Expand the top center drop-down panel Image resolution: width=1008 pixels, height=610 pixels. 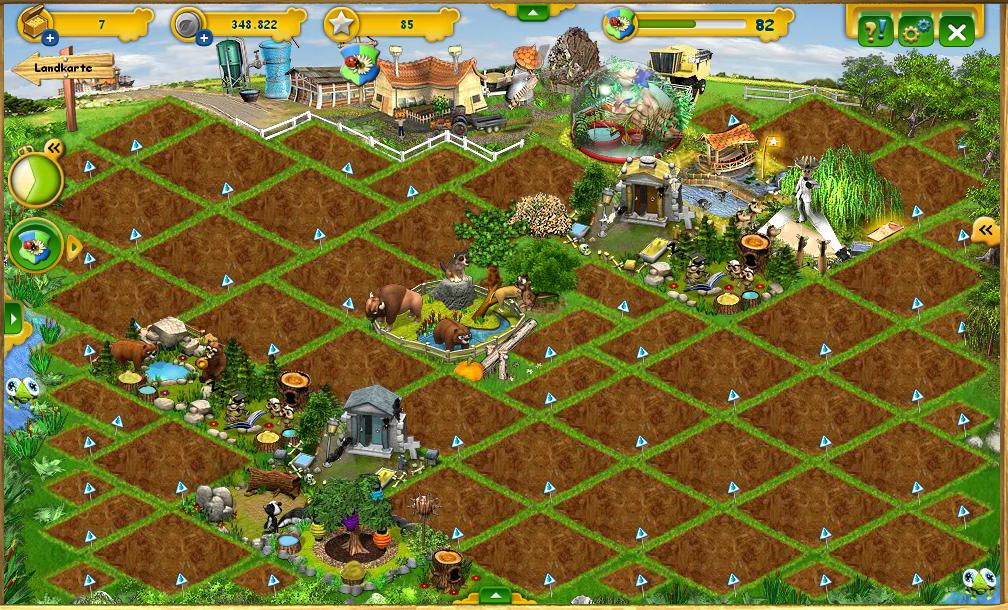[x=533, y=12]
